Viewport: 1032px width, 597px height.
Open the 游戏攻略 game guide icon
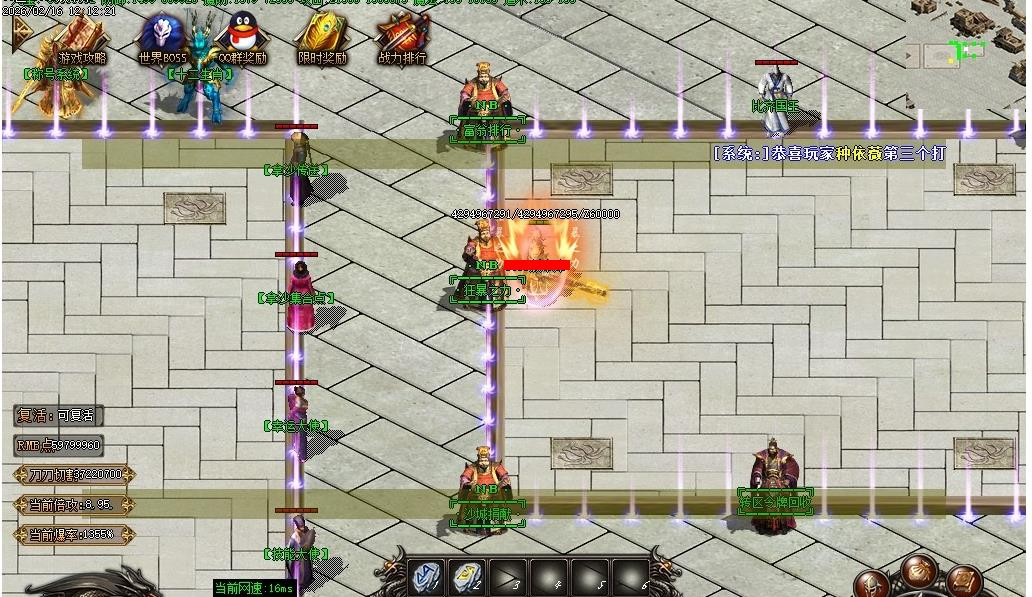[x=82, y=38]
